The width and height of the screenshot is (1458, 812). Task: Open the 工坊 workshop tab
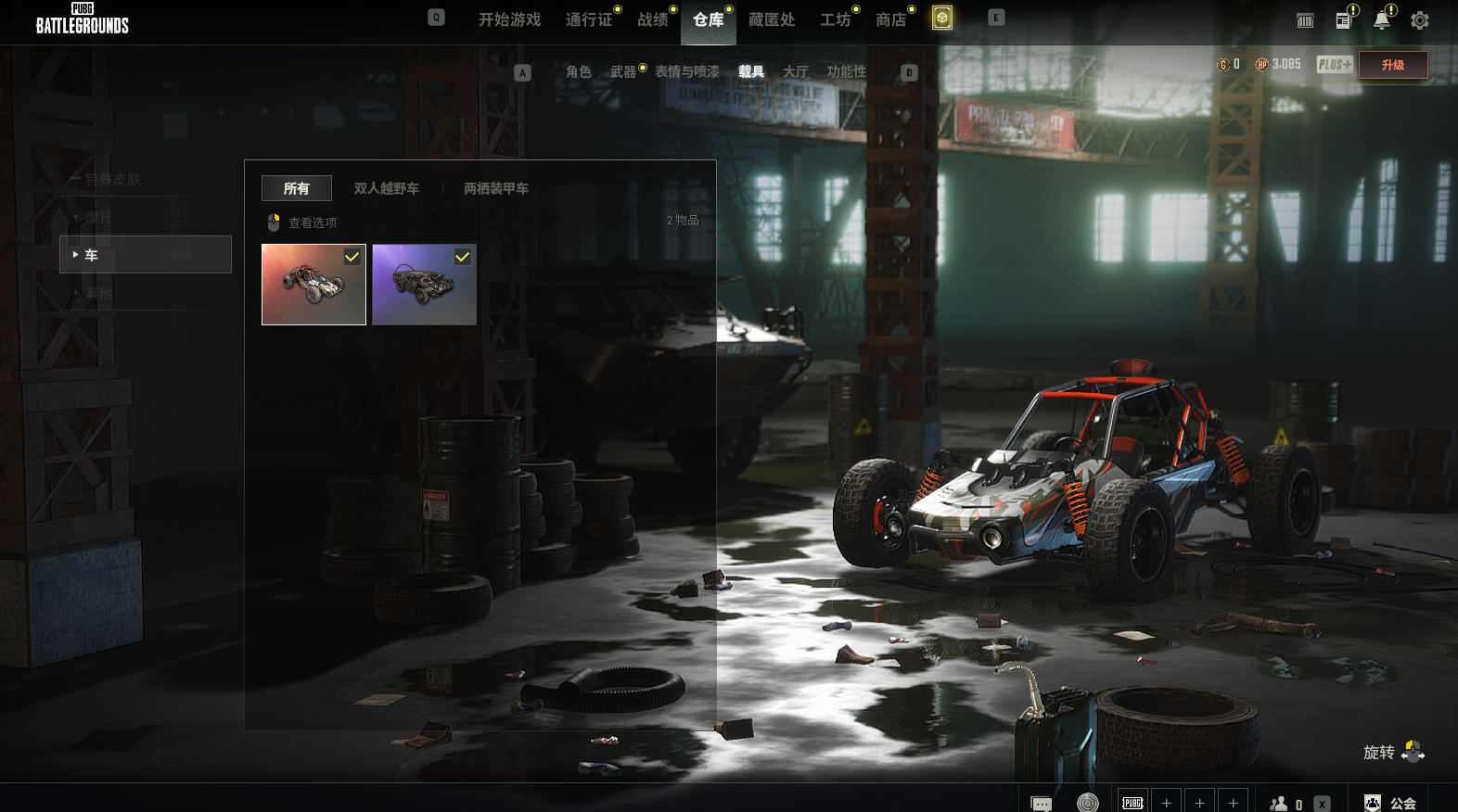[835, 19]
